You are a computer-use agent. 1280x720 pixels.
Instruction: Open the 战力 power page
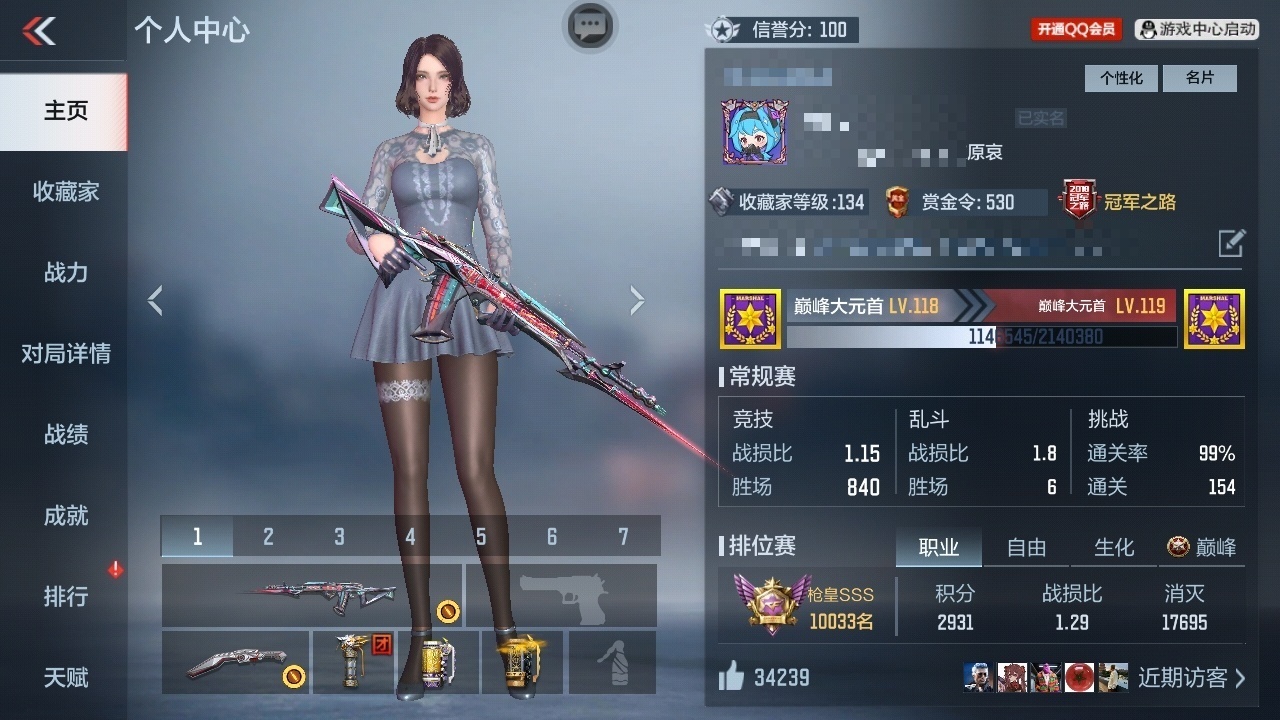coord(65,273)
